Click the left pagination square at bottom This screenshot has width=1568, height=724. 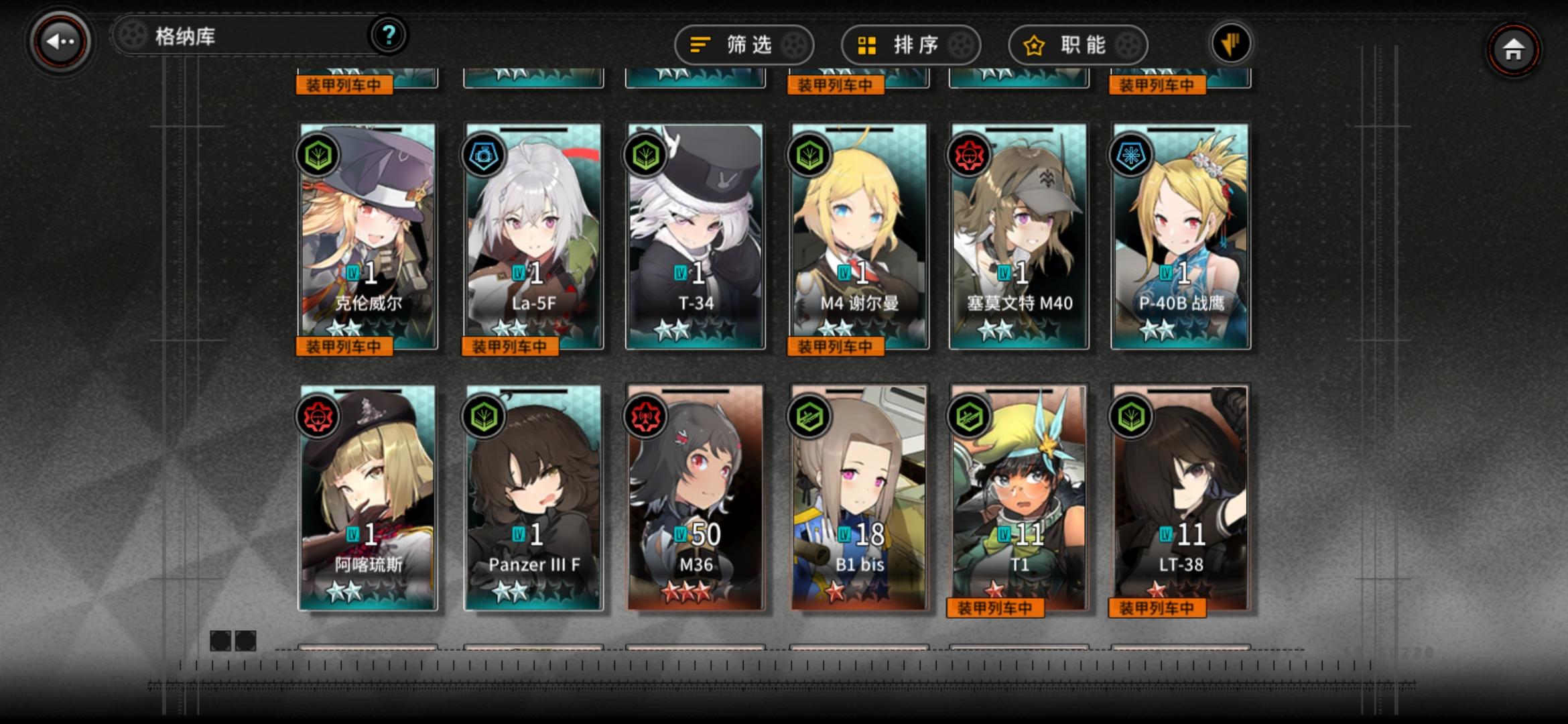tap(219, 642)
